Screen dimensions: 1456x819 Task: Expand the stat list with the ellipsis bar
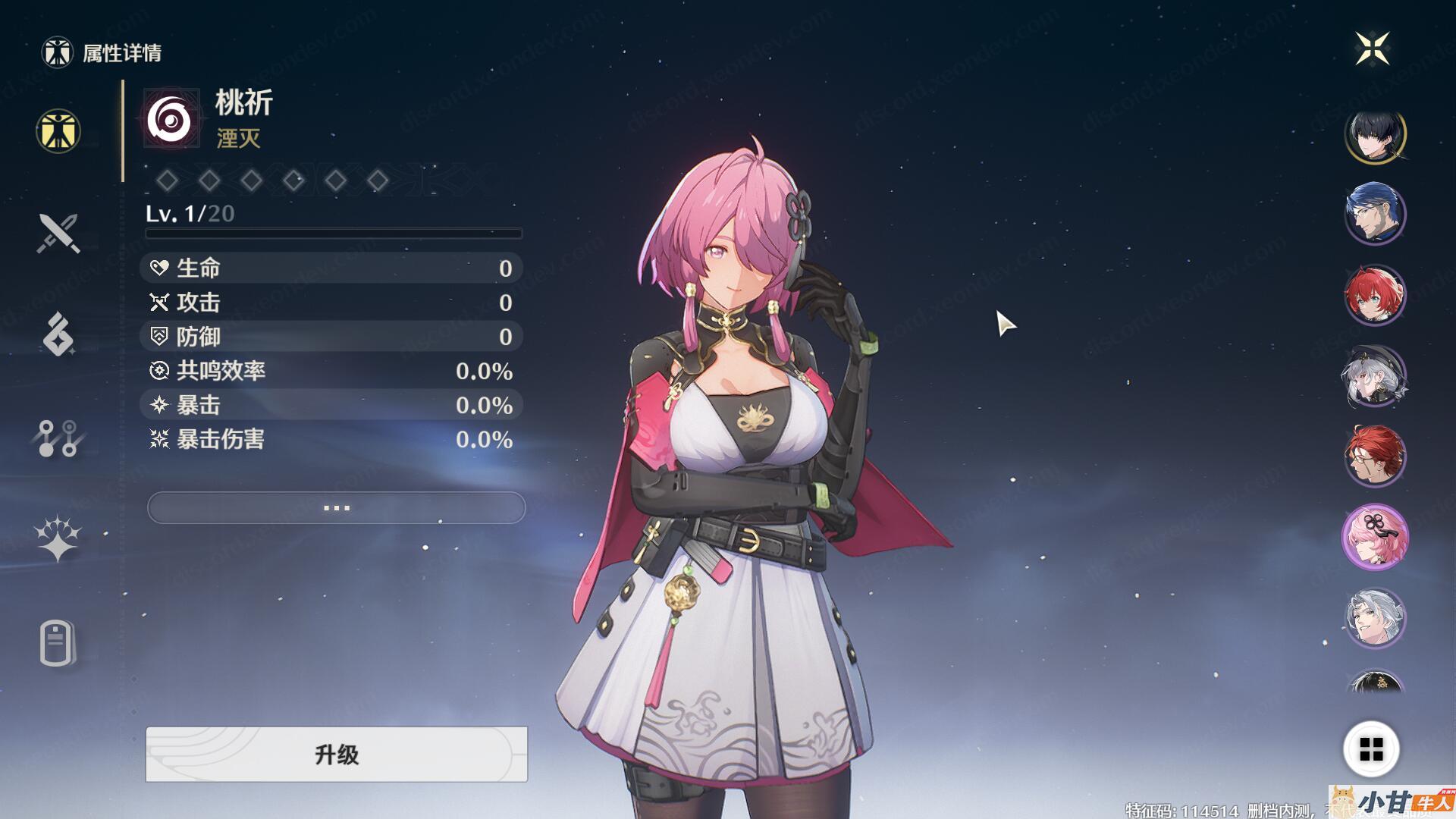tap(336, 507)
